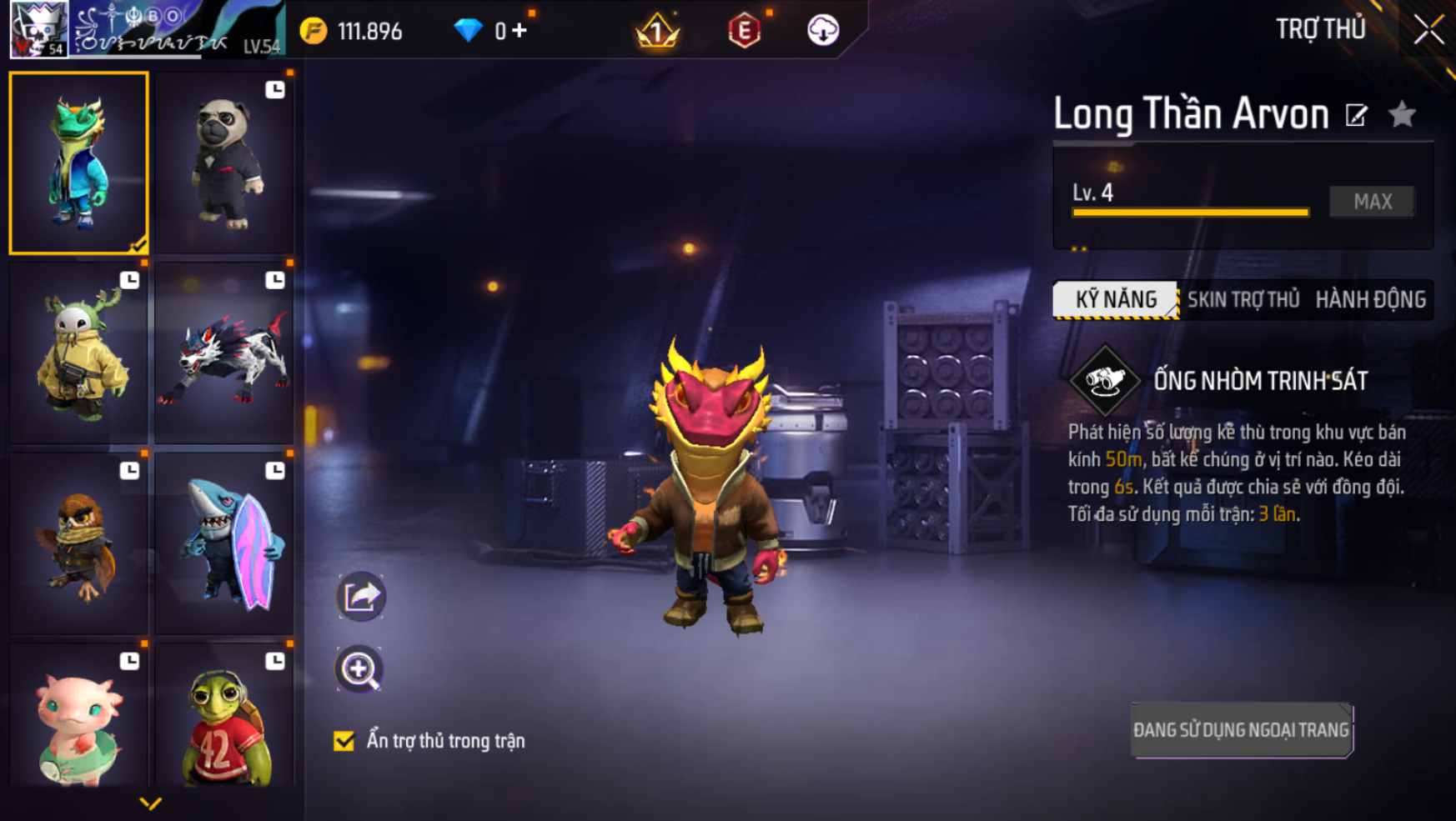Select the skull-masked yellow jacket pet

point(79,353)
